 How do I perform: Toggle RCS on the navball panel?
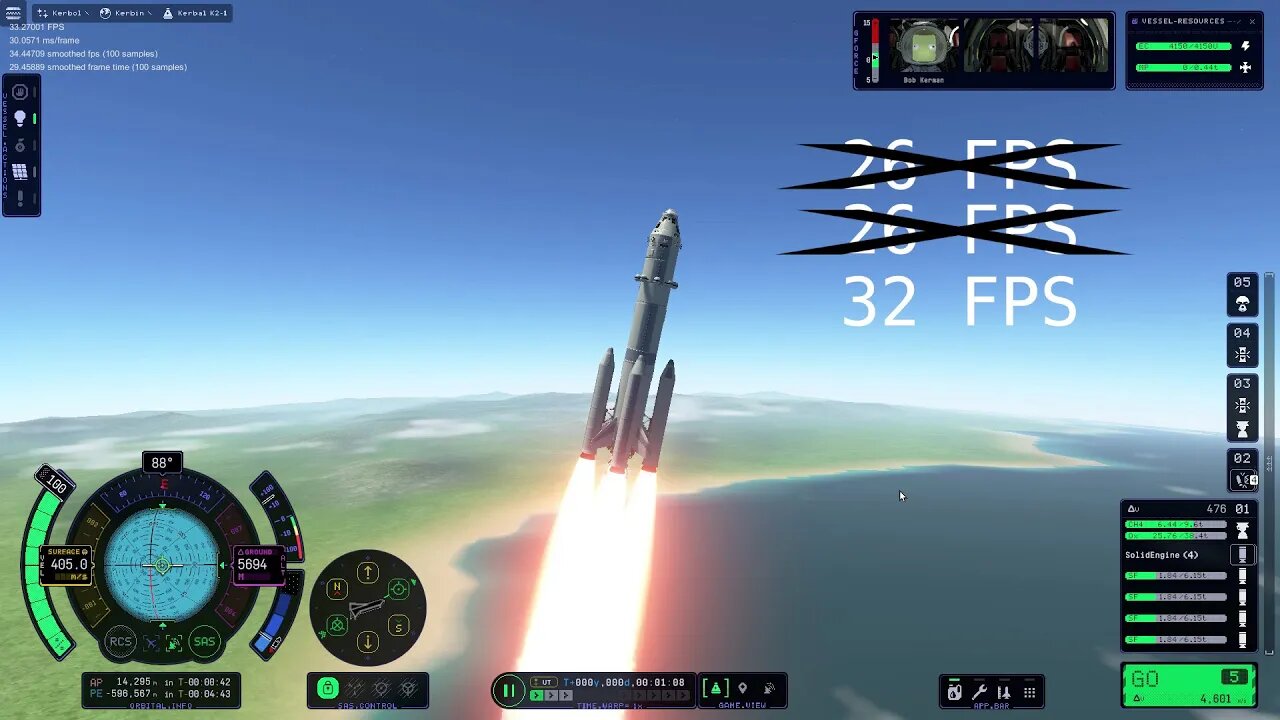tap(120, 642)
